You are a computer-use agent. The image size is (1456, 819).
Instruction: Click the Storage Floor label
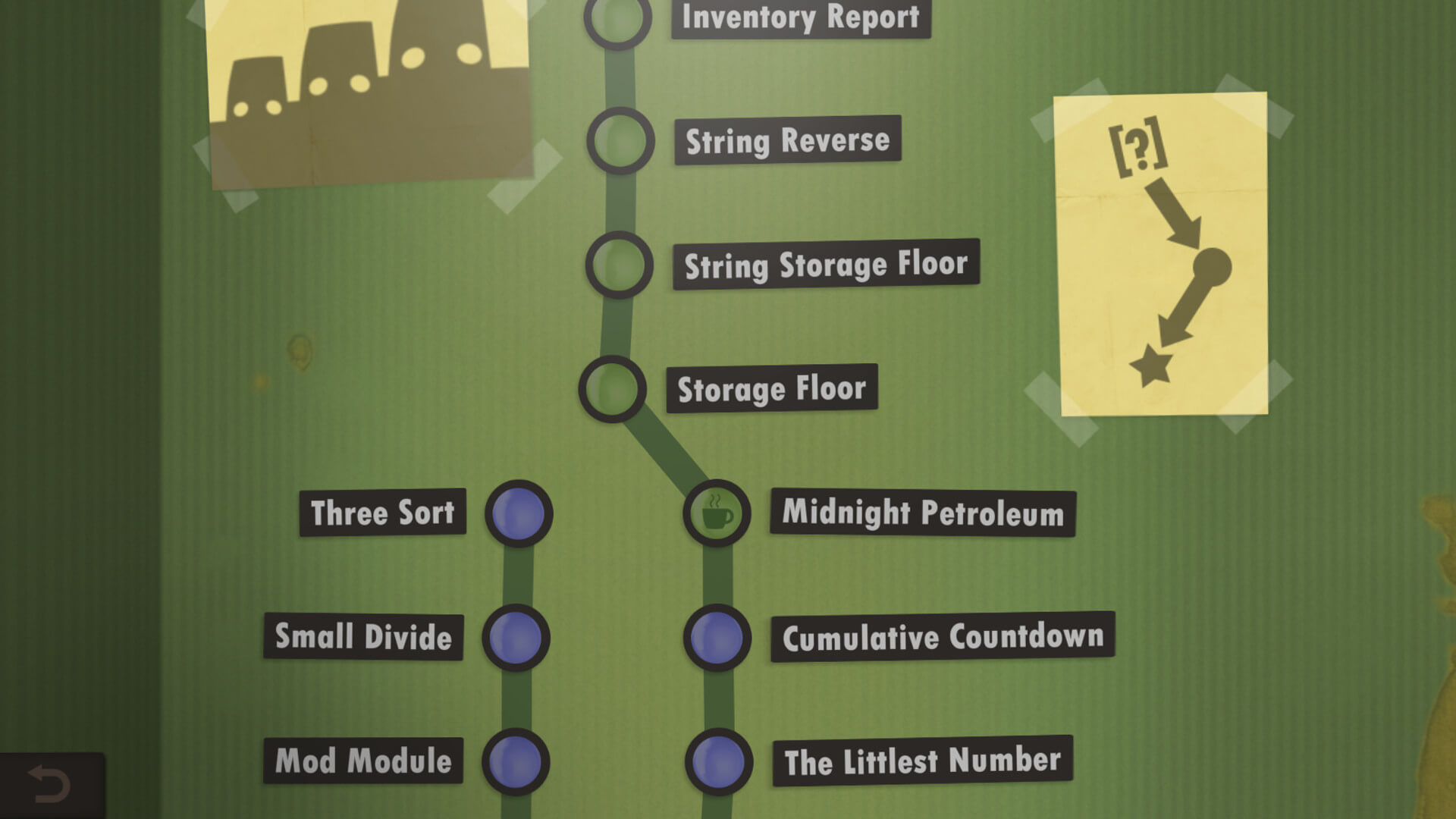771,388
